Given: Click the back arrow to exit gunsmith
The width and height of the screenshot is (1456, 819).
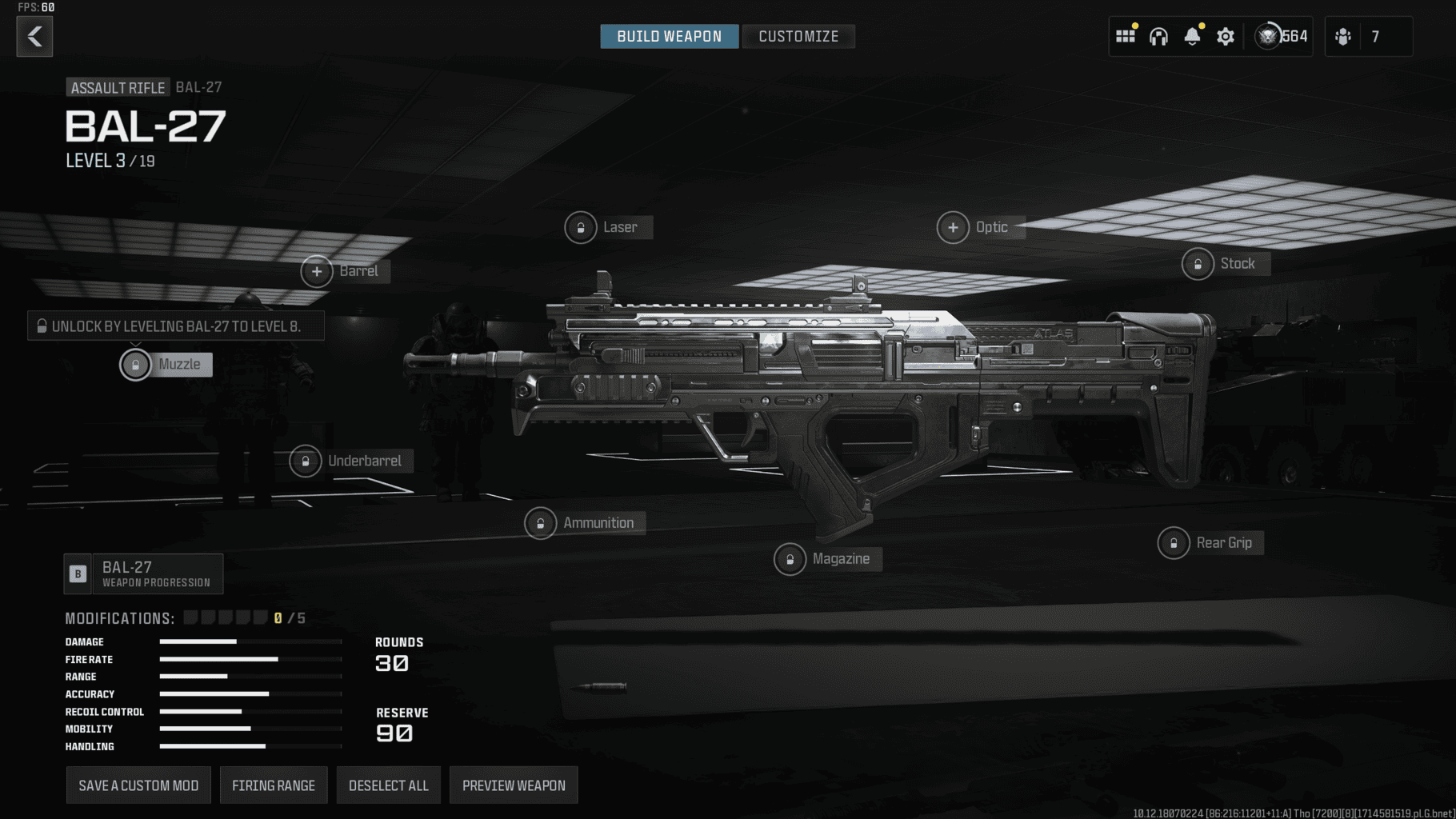Looking at the screenshot, I should click(x=34, y=36).
